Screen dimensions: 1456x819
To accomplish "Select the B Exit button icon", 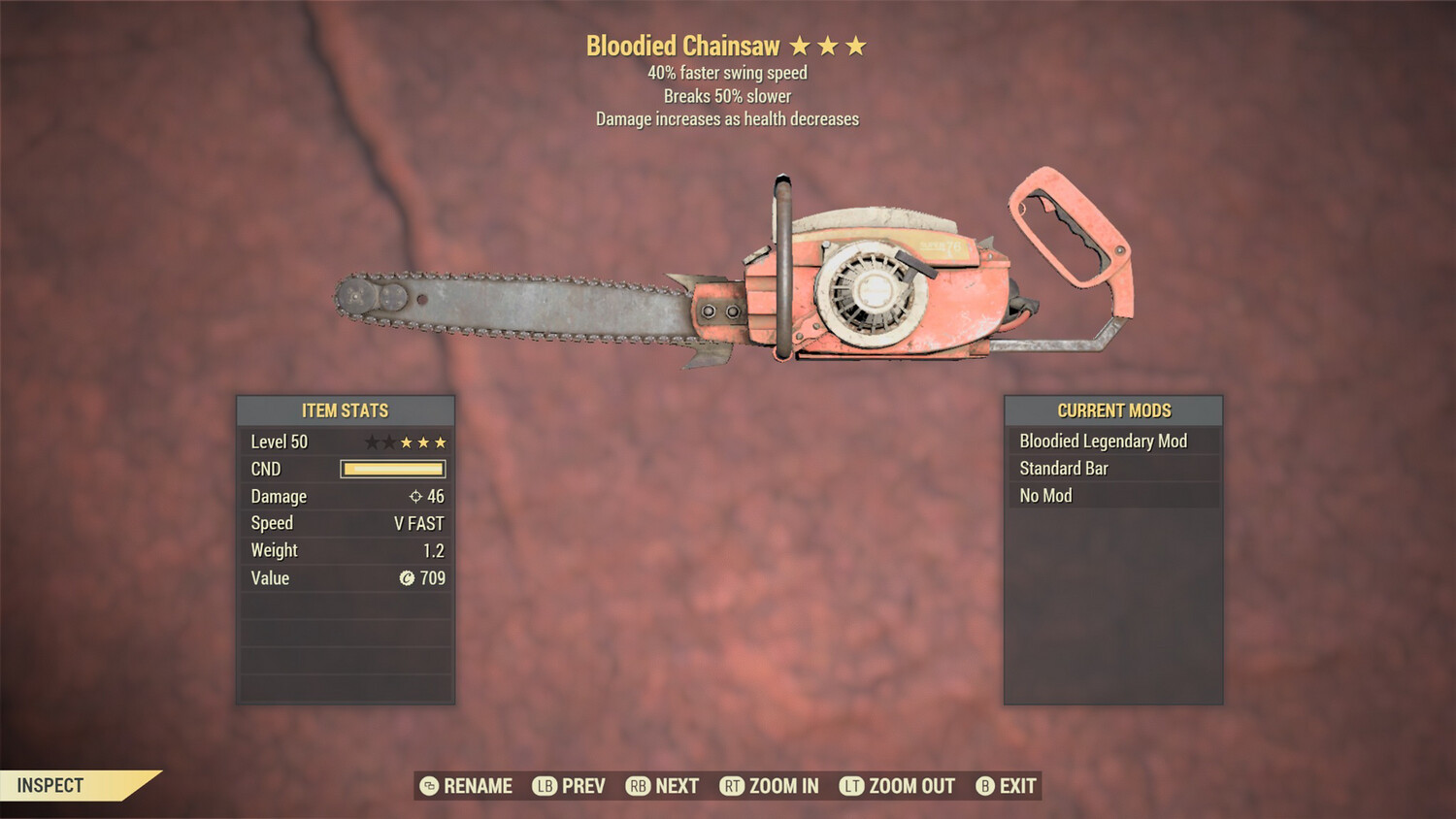I will 984,786.
